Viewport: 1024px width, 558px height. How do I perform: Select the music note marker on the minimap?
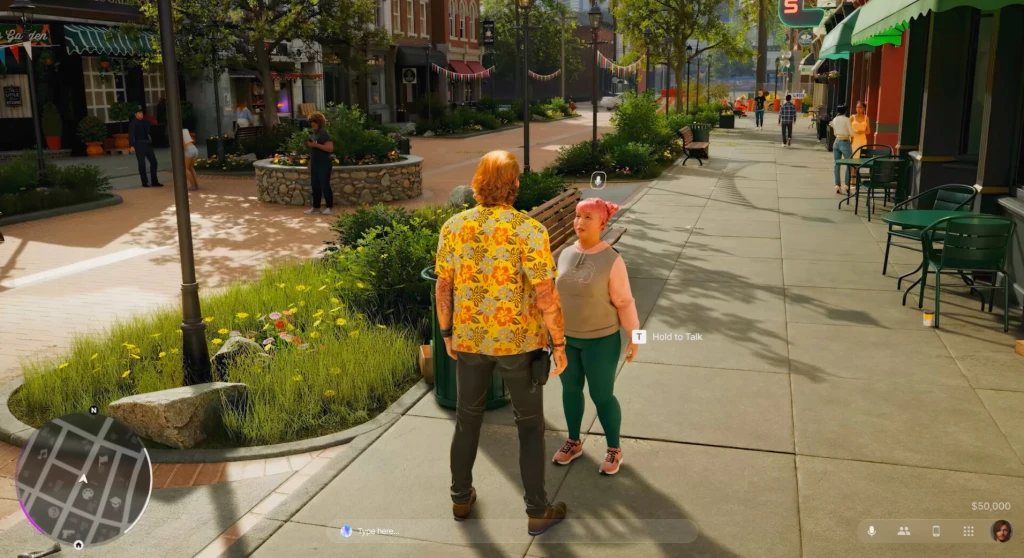click(x=44, y=455)
